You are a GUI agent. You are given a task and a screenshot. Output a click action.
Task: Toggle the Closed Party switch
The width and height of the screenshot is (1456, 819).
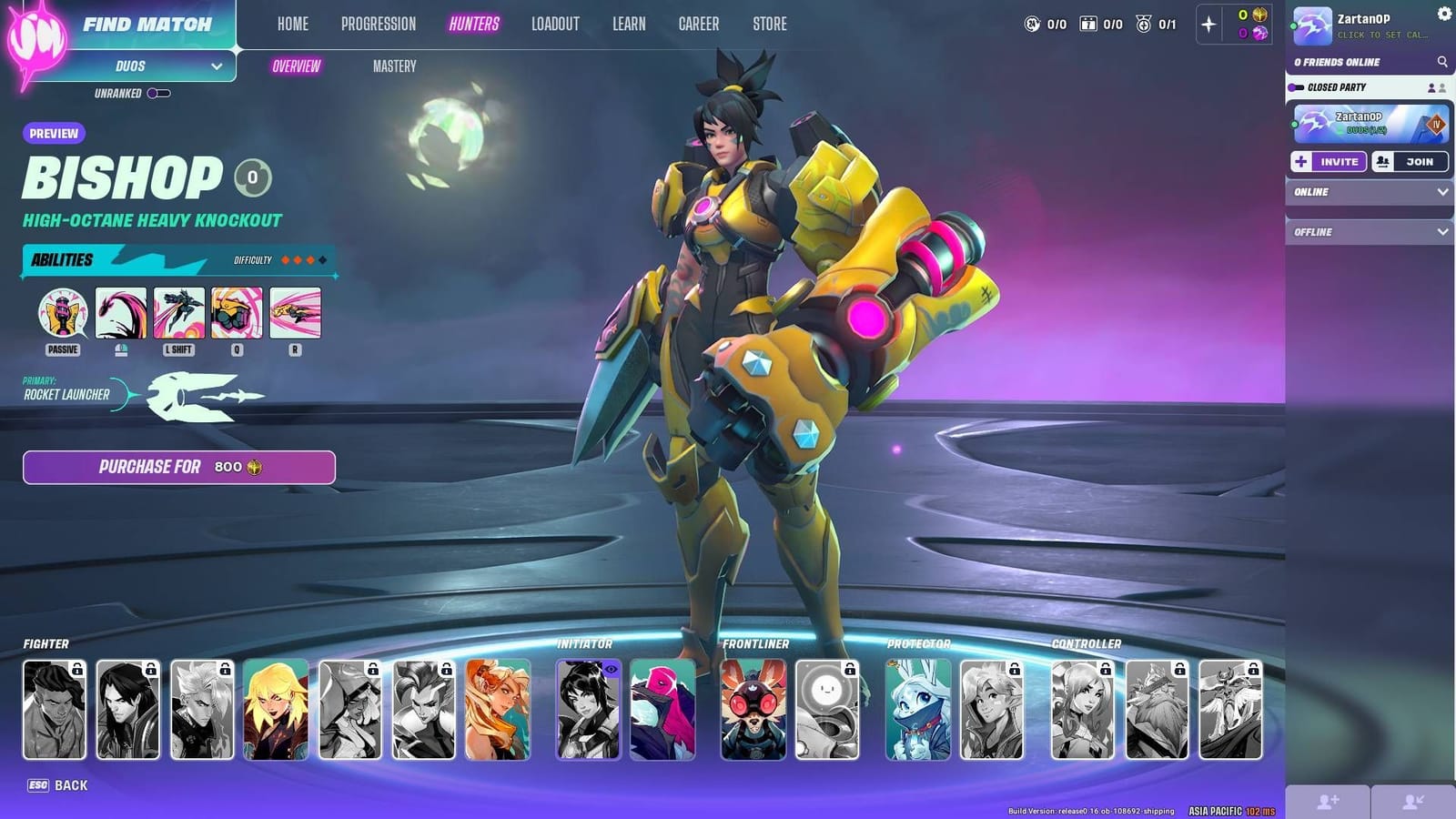coord(1296,86)
